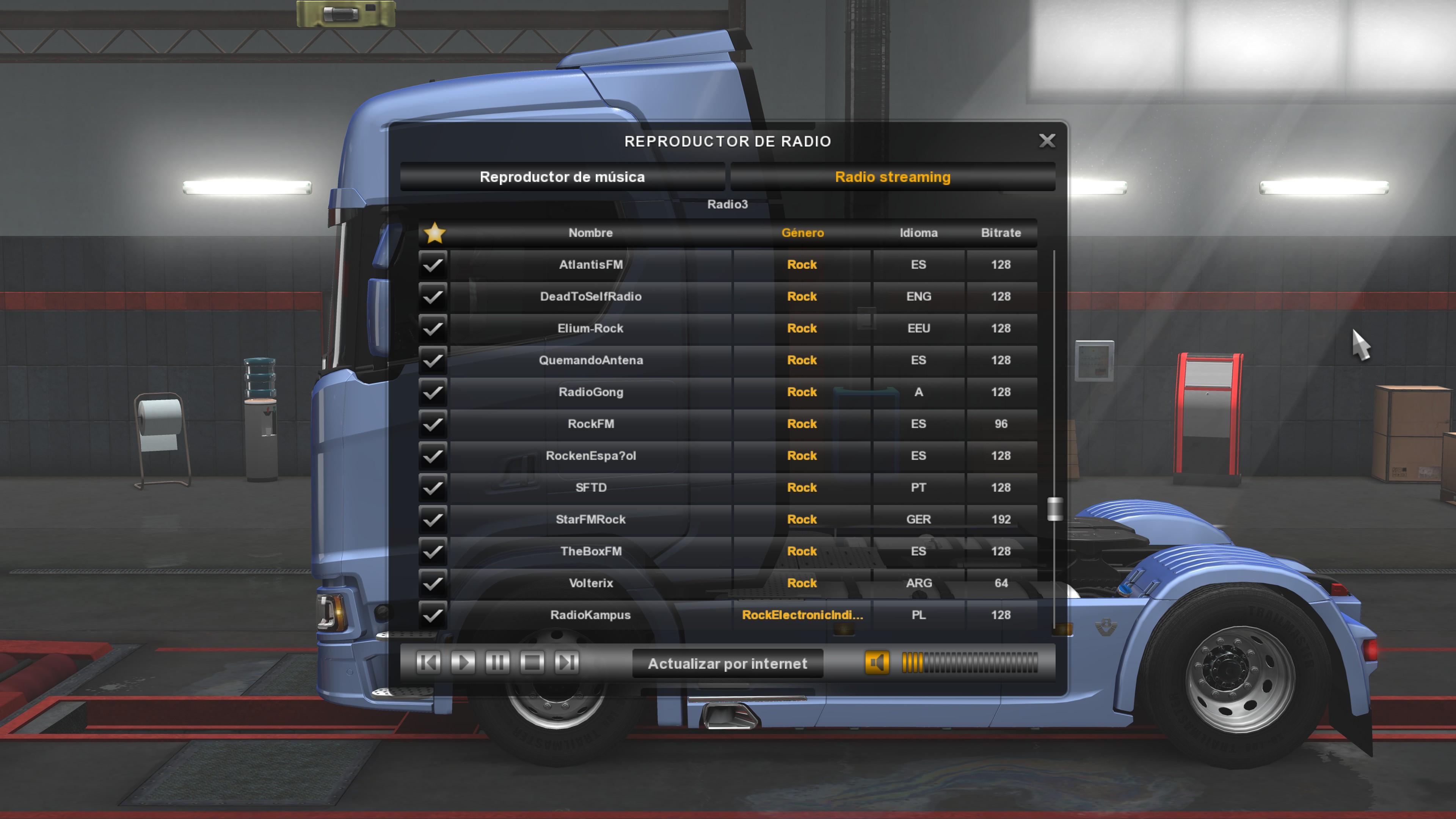Stop the radio playback

point(532,662)
